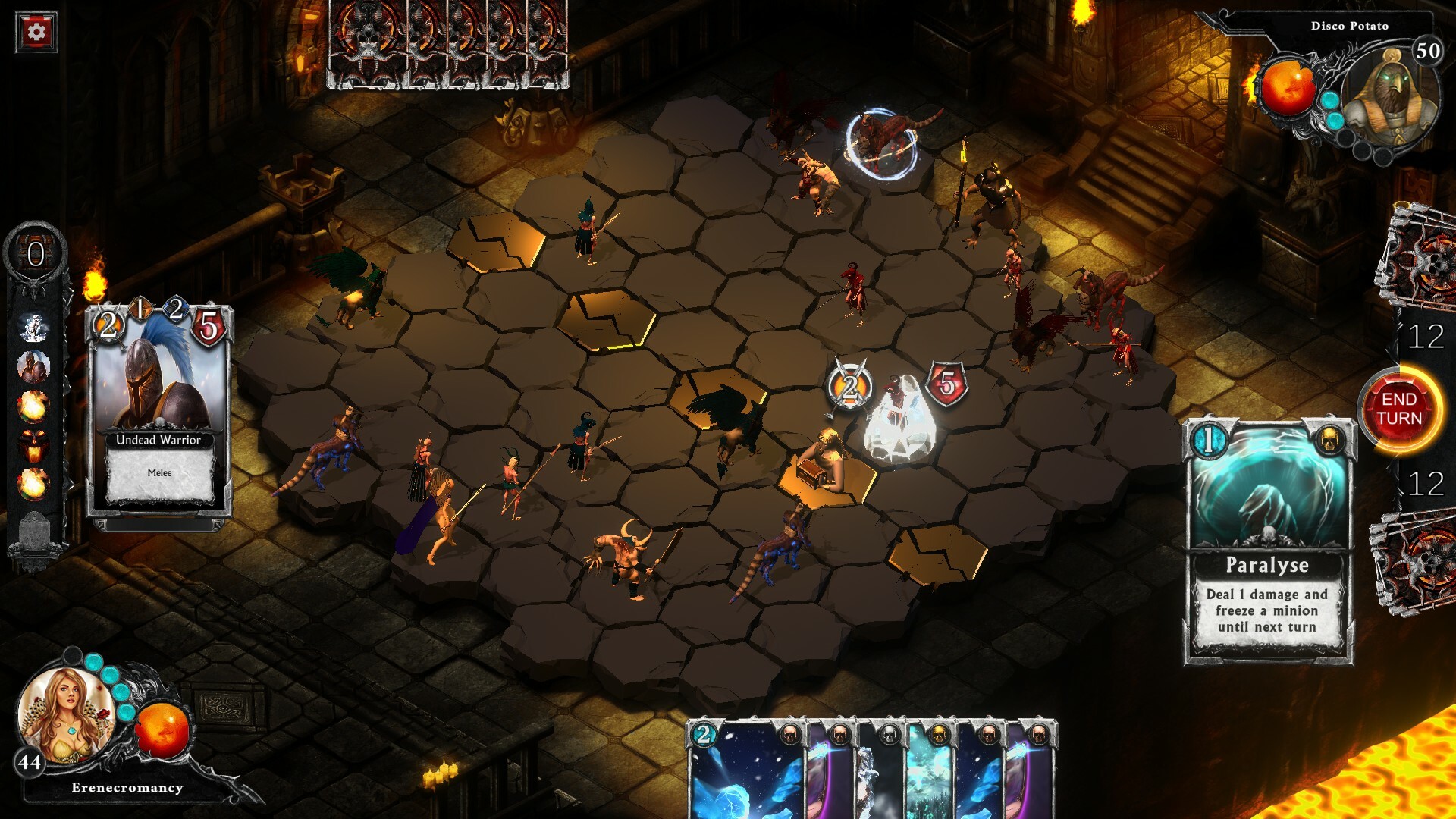Screen dimensions: 1456x819
Task: Click the golden skull icon on a hand card
Action: [x=939, y=735]
